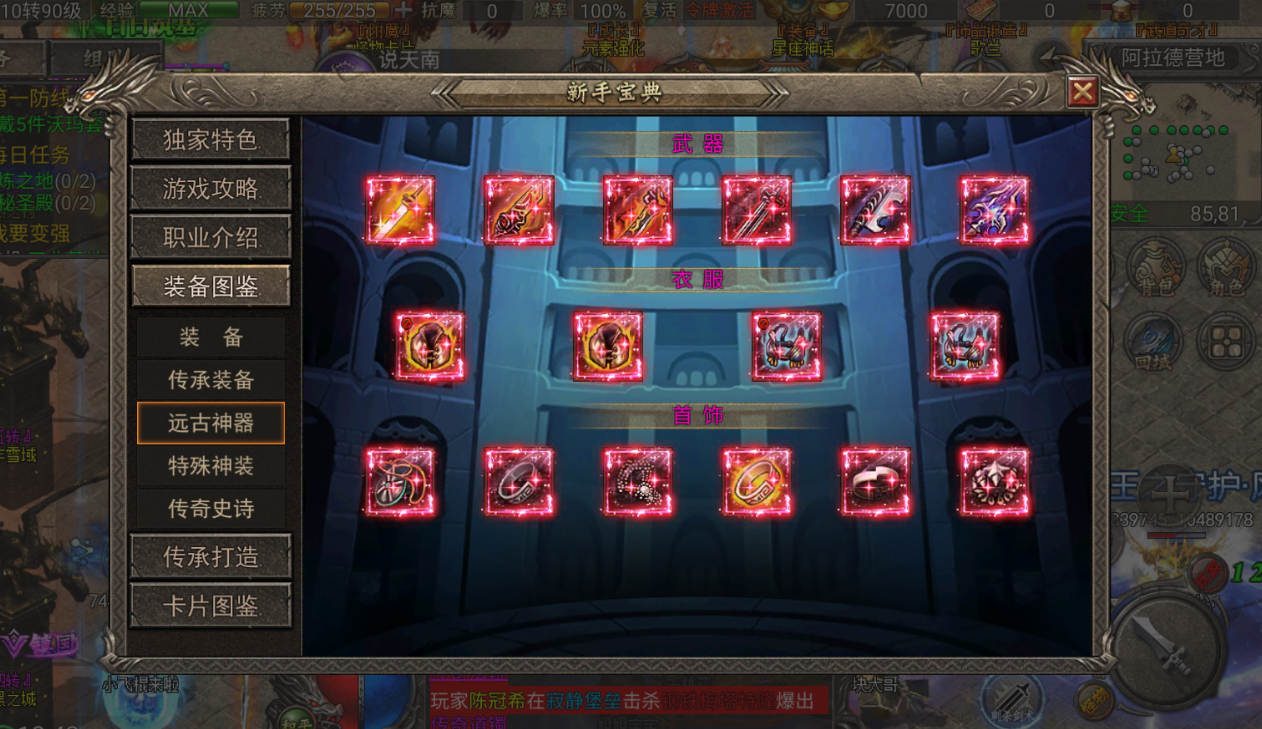Inspect the green pendant necklace icon
Viewport: 1262px width, 729px height.
(400, 482)
